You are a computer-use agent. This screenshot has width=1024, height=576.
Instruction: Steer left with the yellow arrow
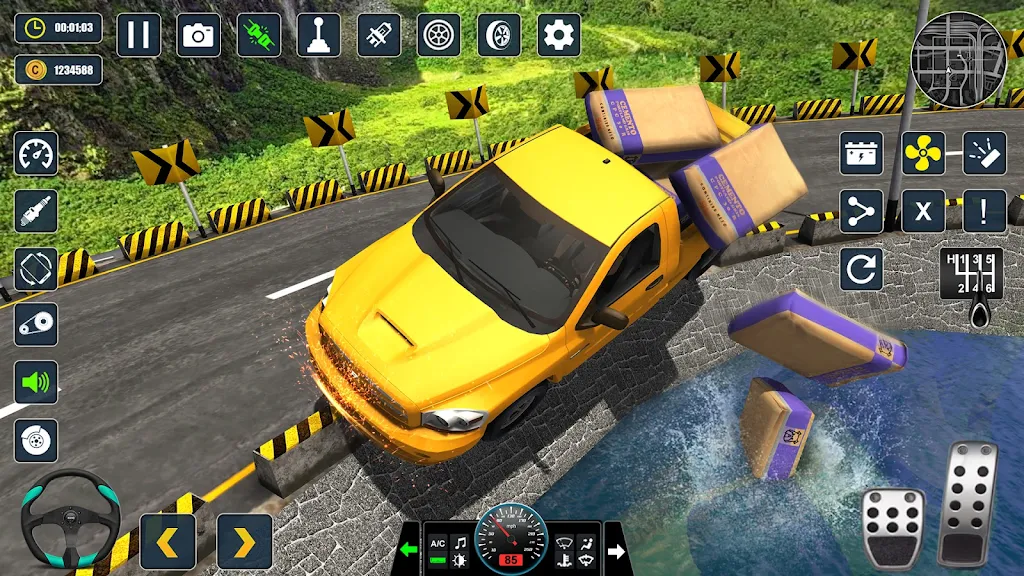pos(167,542)
